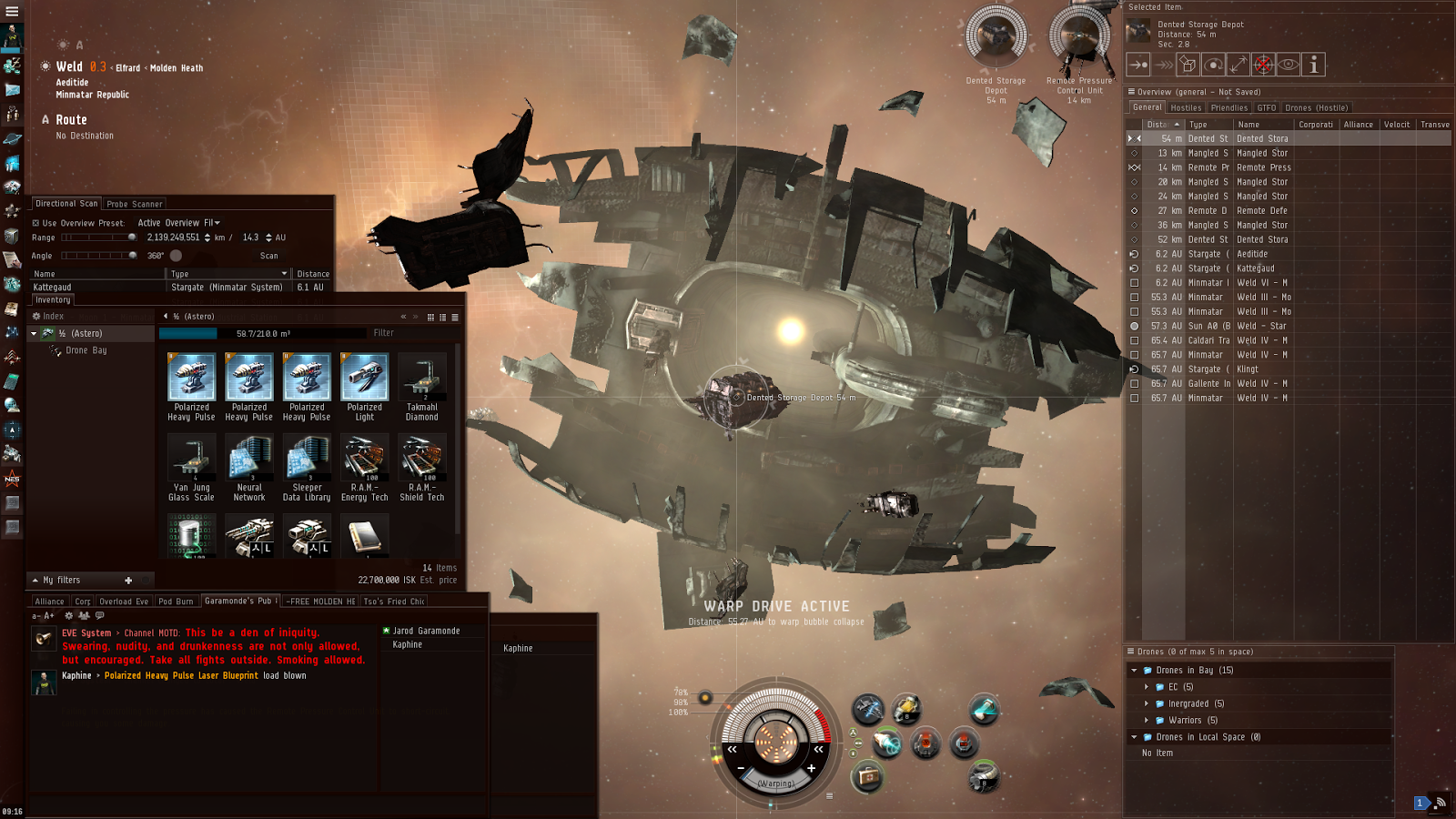The image size is (1456, 819).
Task: Open the Hostiles overview tab
Action: tap(1186, 107)
